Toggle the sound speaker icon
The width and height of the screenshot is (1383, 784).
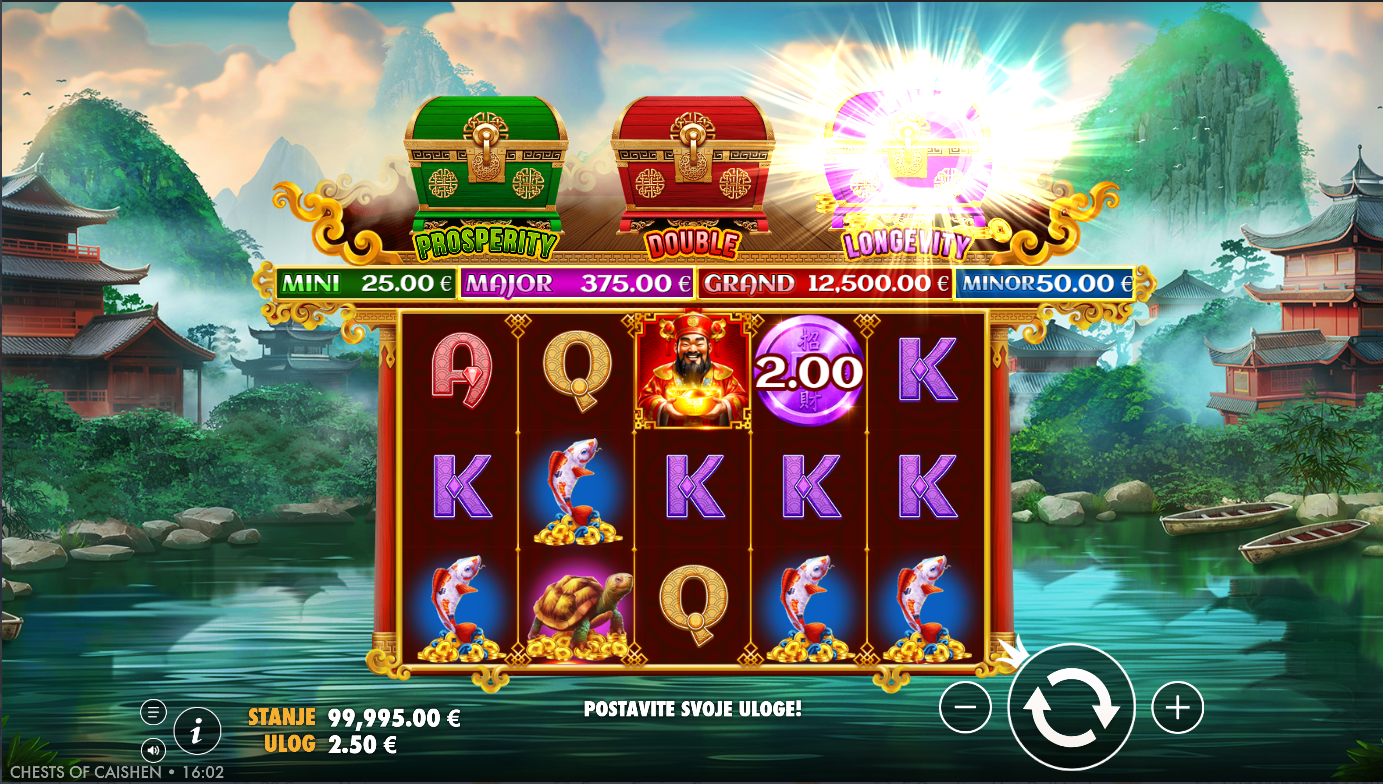(153, 748)
